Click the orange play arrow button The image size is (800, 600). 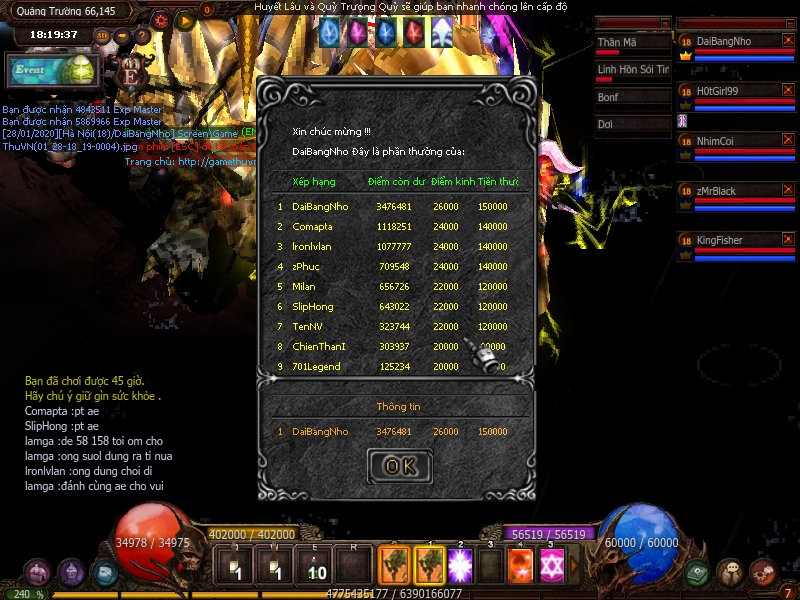pyautogui.click(x=184, y=19)
